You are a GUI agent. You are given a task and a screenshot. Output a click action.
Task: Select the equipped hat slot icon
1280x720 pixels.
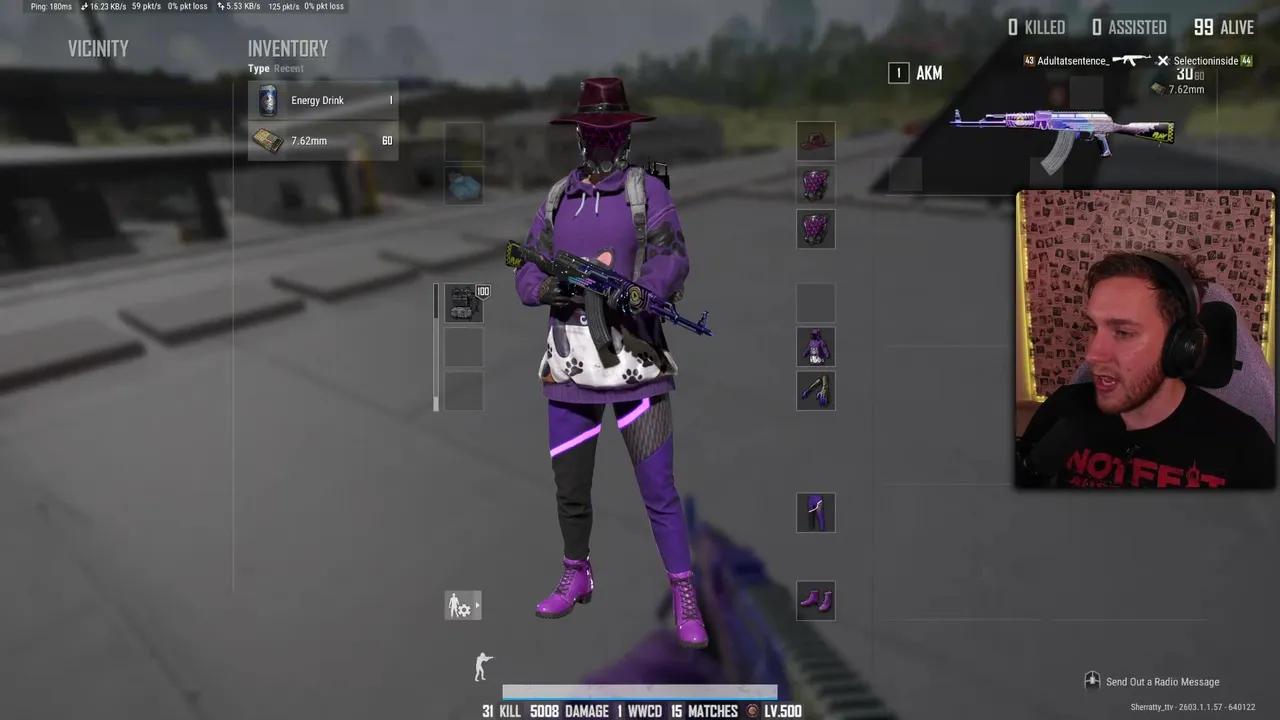coord(815,141)
